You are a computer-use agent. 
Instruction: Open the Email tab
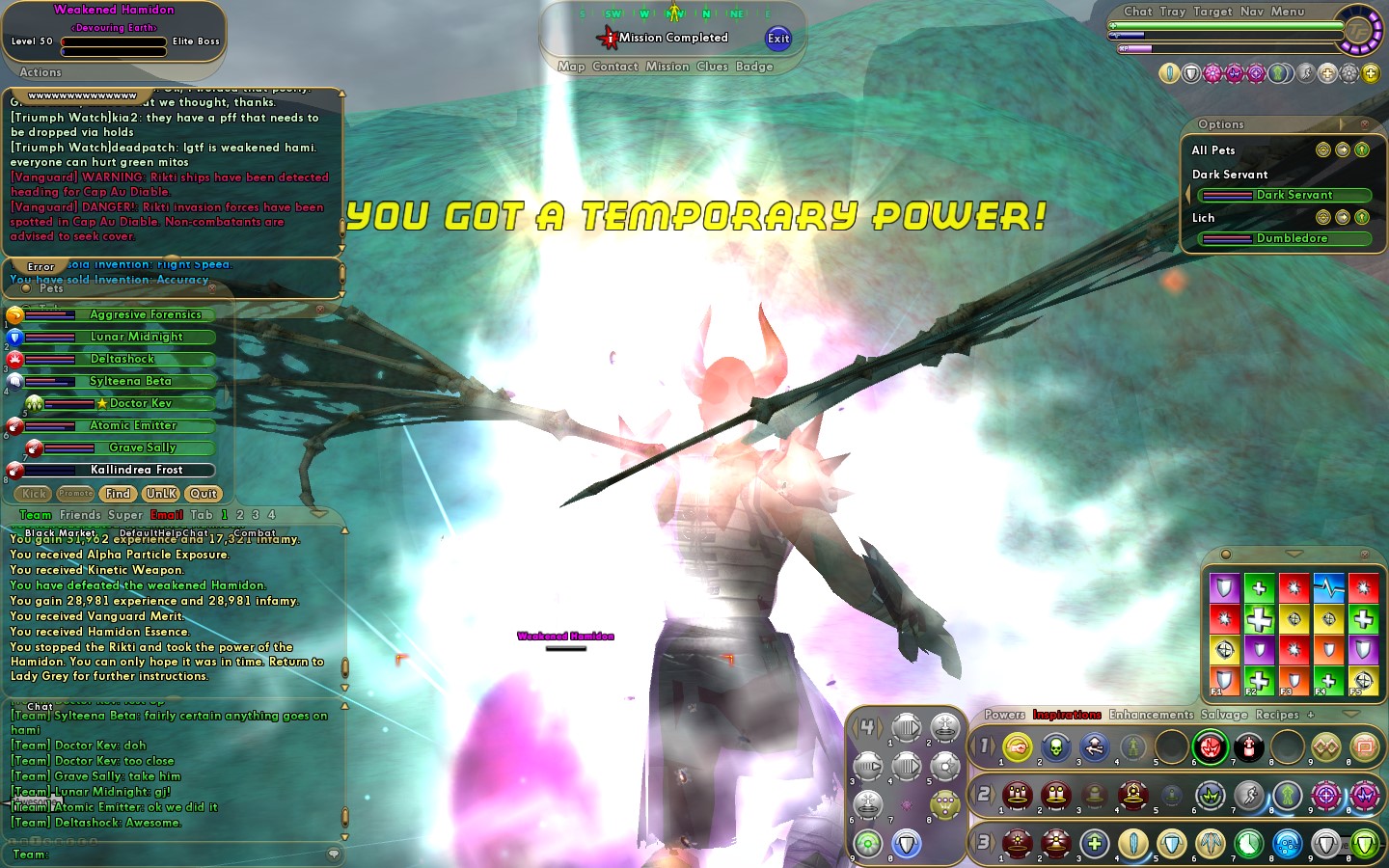tap(166, 515)
